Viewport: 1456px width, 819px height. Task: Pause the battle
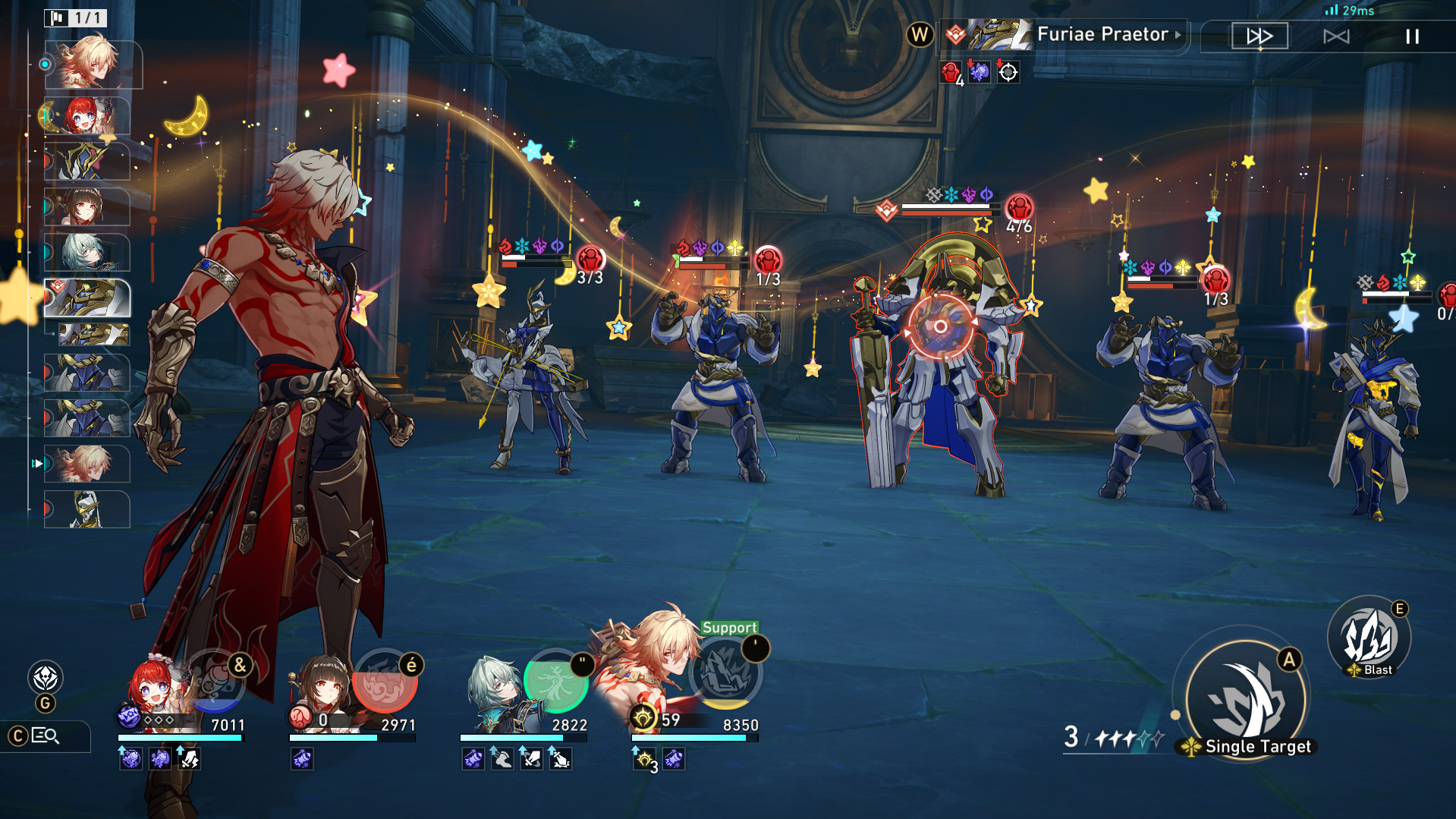pyautogui.click(x=1412, y=36)
